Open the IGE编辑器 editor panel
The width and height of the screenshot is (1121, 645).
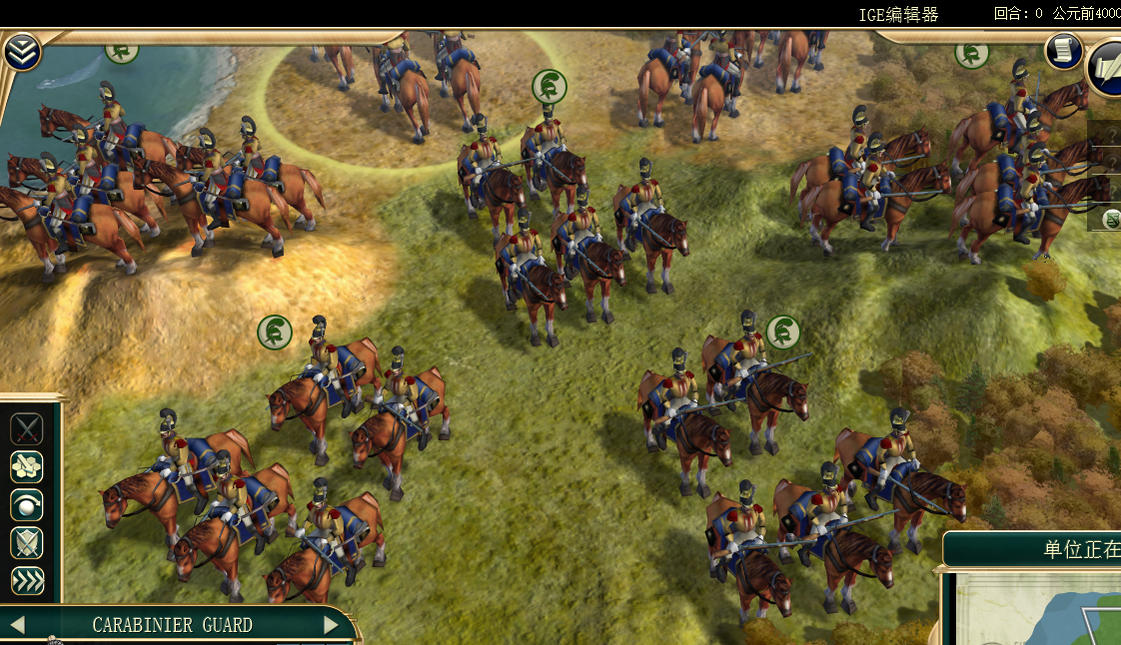click(x=899, y=14)
